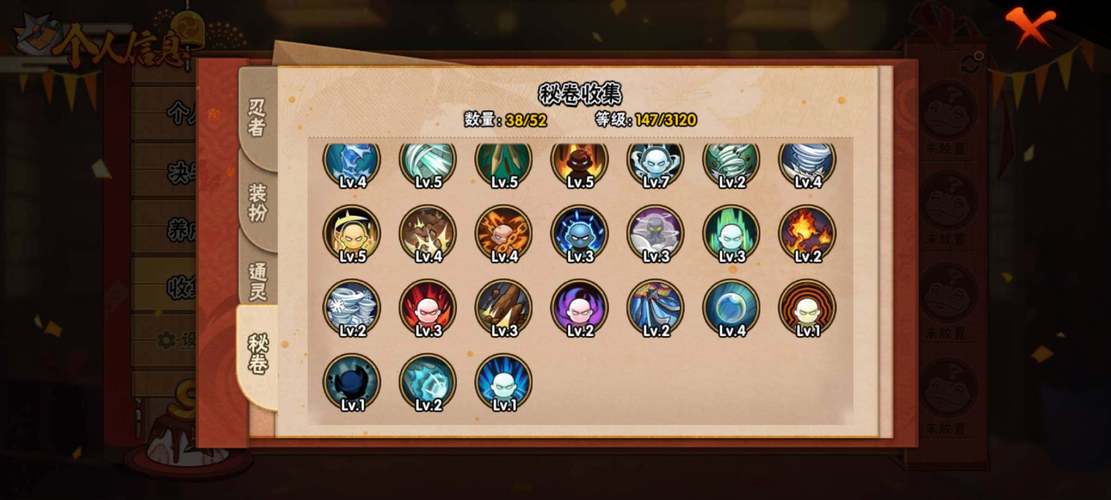The width and height of the screenshot is (1111, 500).
Task: Pick the blue lightning figure scroll
Action: coord(579,233)
